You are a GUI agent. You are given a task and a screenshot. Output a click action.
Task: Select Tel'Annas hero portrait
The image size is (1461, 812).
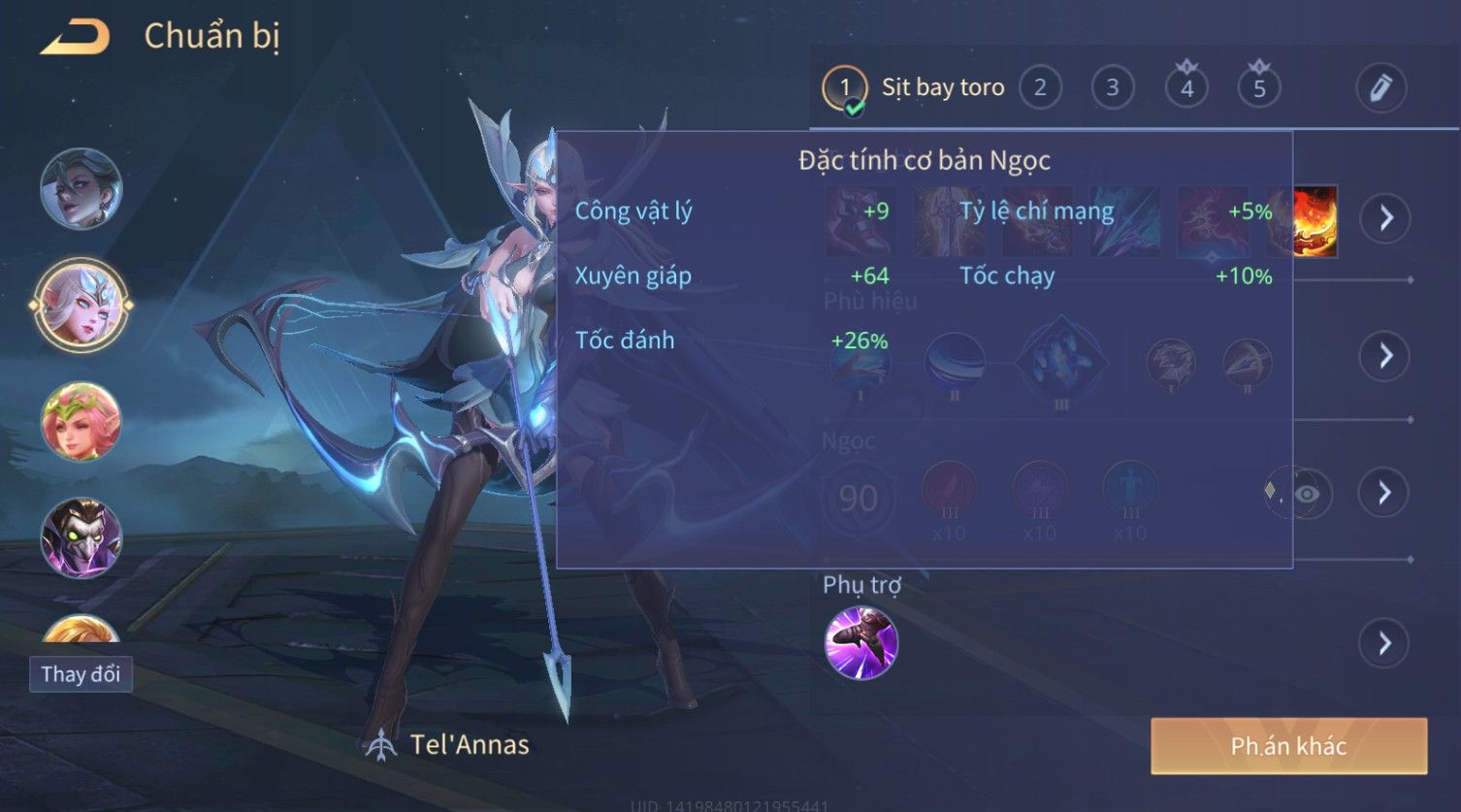click(81, 306)
